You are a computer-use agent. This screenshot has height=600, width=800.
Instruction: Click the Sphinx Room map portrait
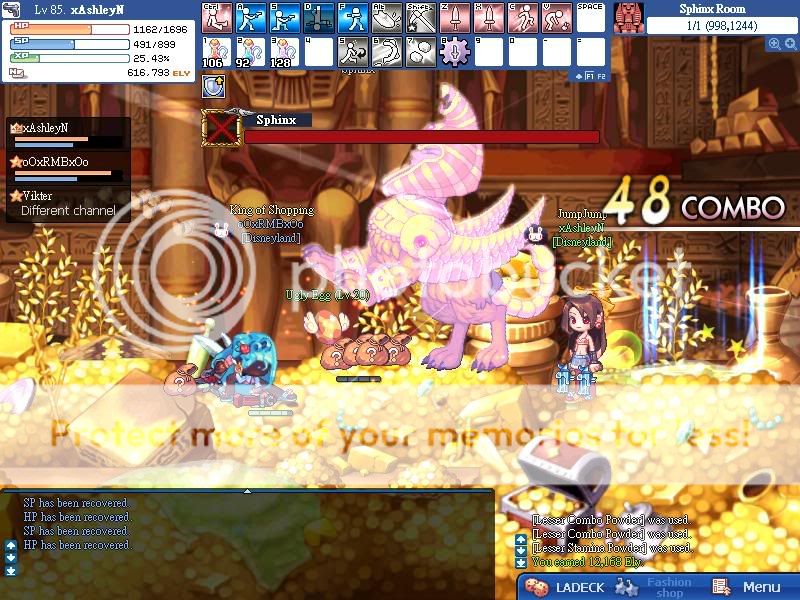(x=628, y=17)
